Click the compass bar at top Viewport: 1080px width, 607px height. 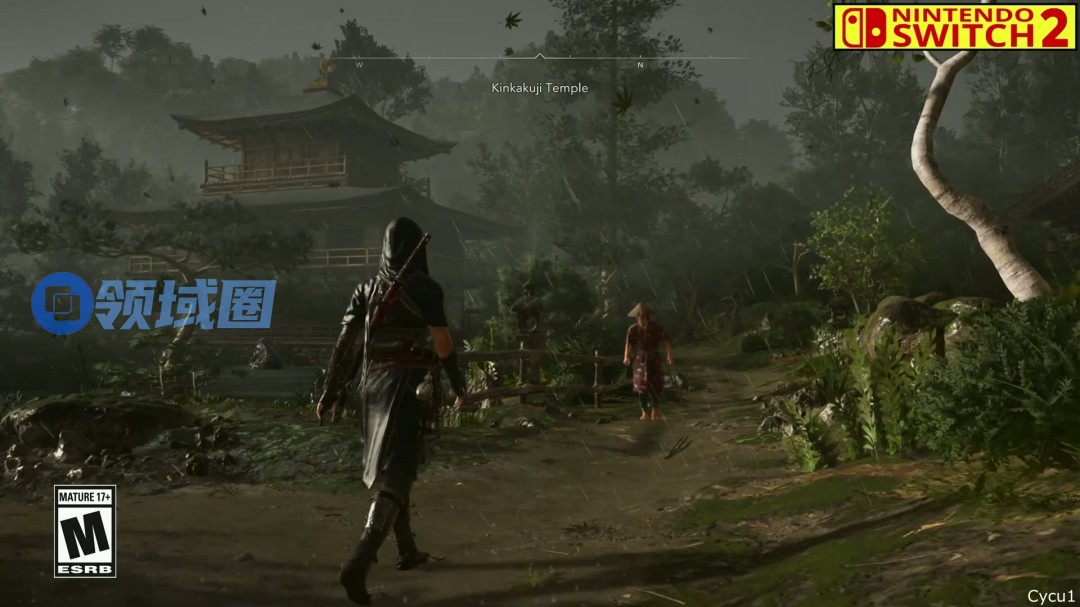(x=540, y=59)
